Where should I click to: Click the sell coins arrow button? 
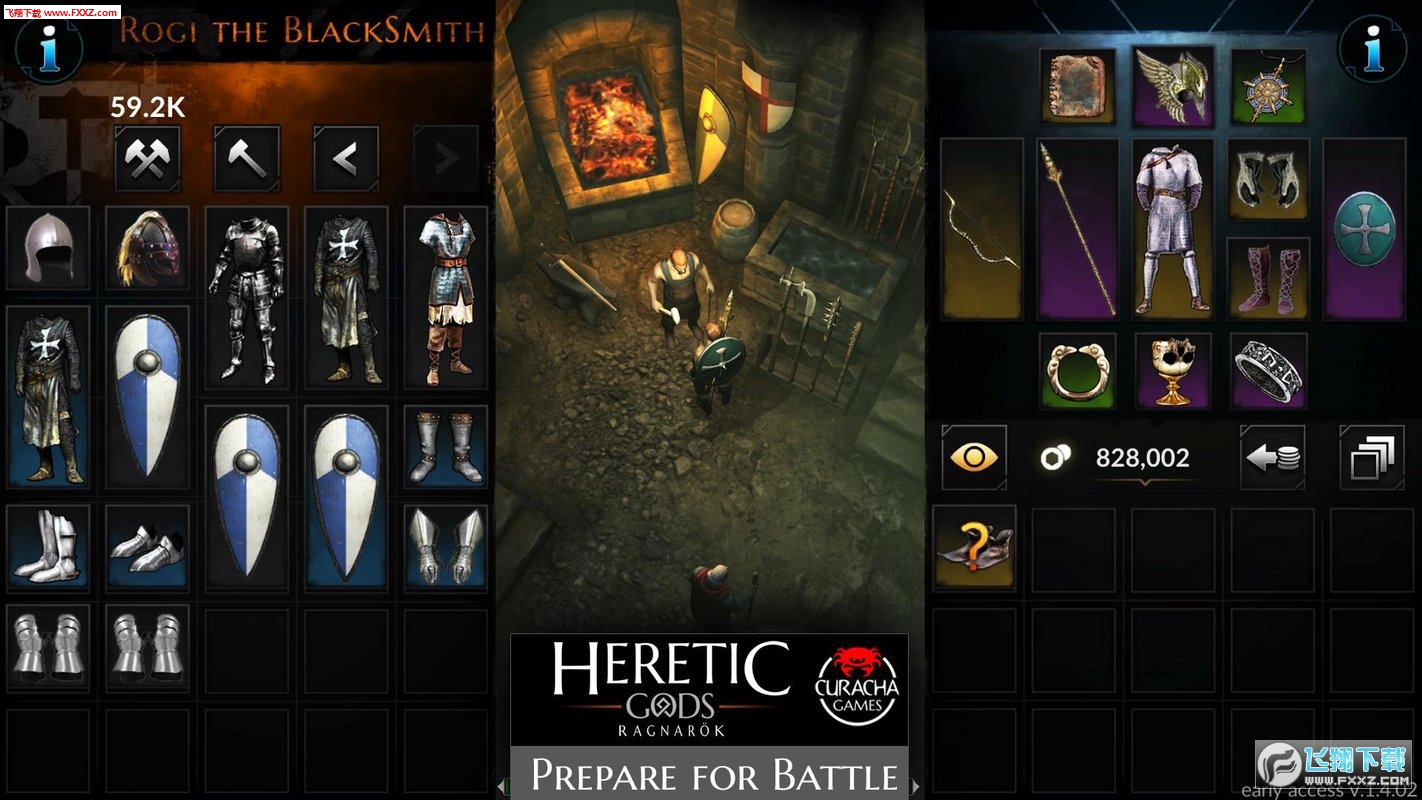[x=1272, y=458]
